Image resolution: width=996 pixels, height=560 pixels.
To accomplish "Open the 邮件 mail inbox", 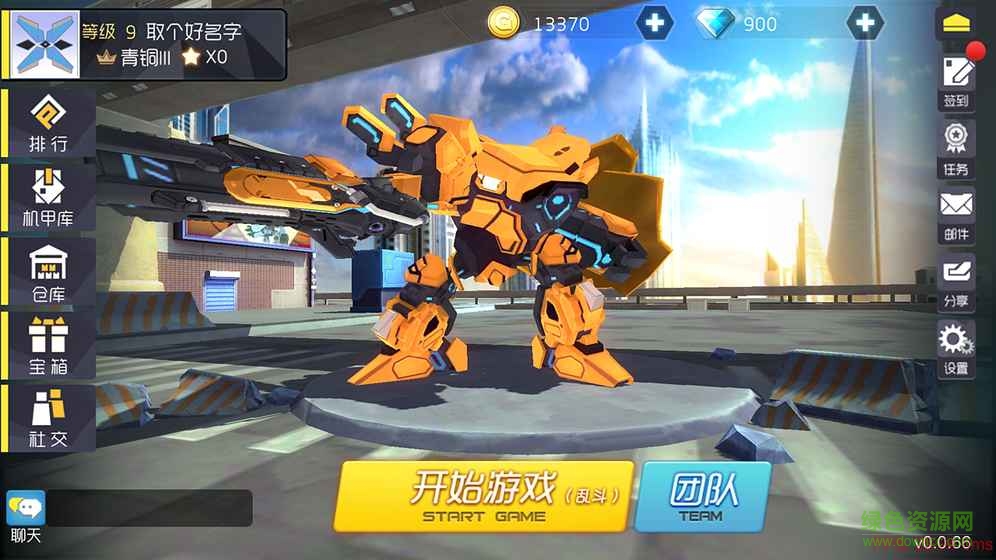I will [x=956, y=214].
